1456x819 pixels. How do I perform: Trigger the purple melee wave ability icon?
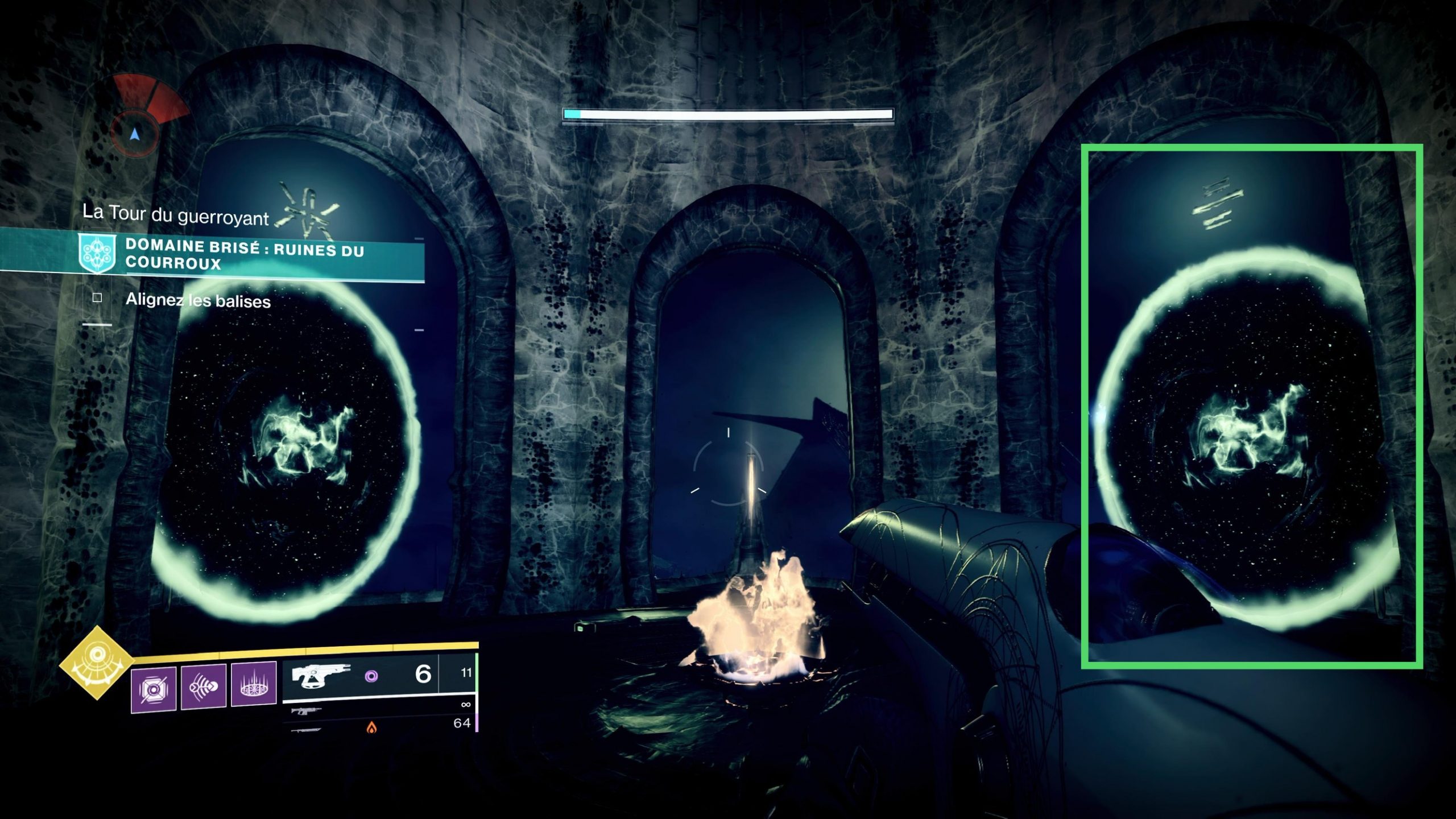click(x=203, y=687)
